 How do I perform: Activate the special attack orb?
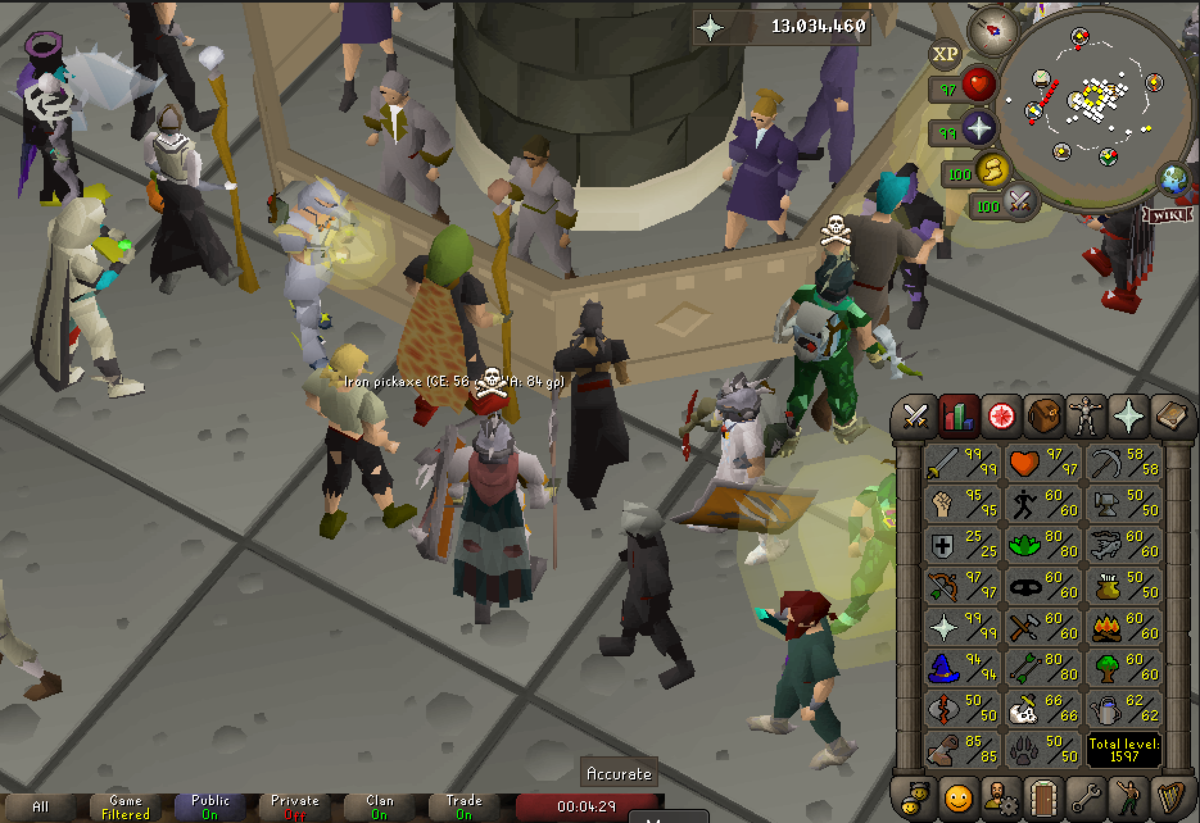(1019, 202)
